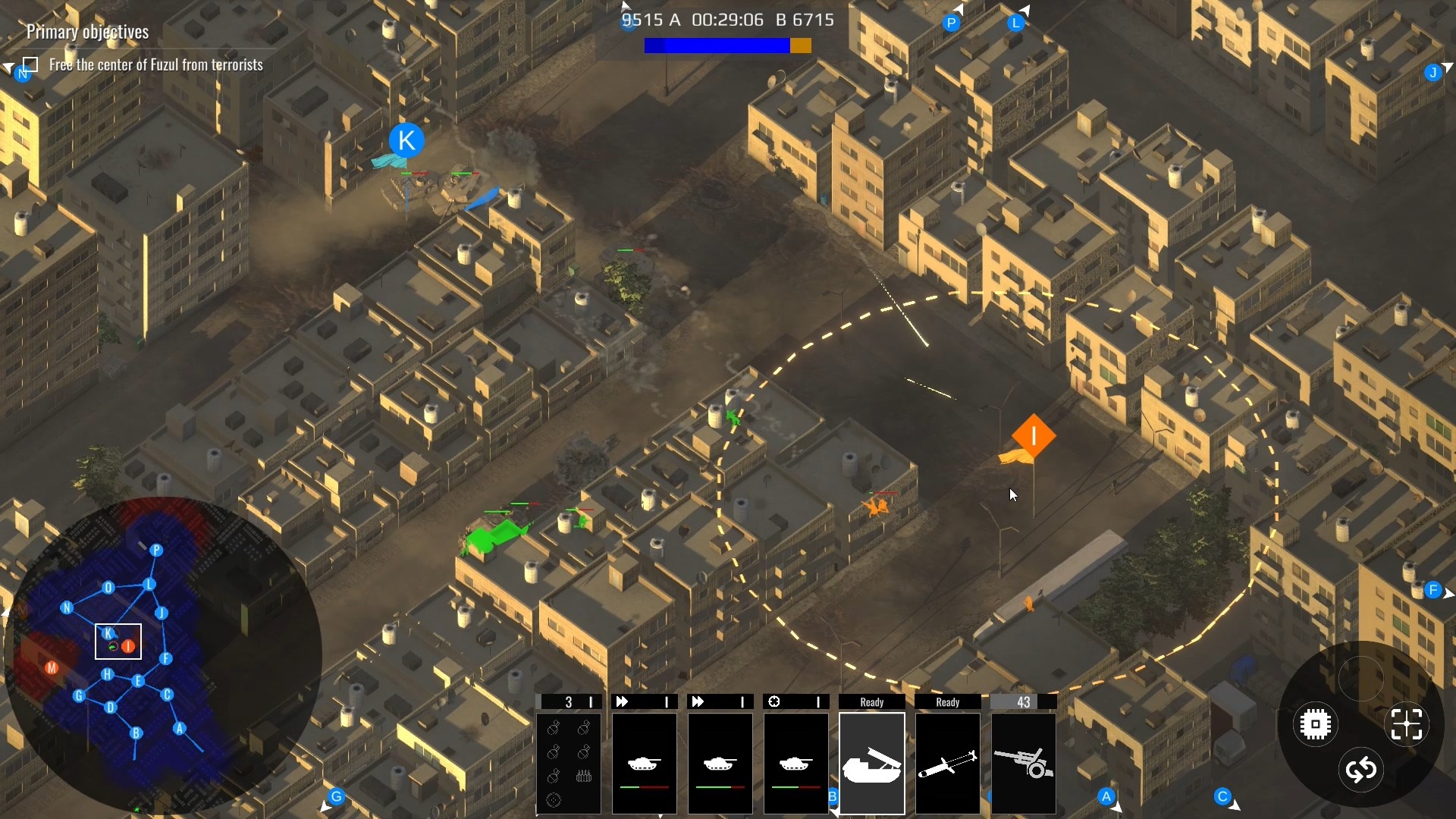Image resolution: width=1456 pixels, height=819 pixels.
Task: Jump to point A on the minimap
Action: pos(180,729)
